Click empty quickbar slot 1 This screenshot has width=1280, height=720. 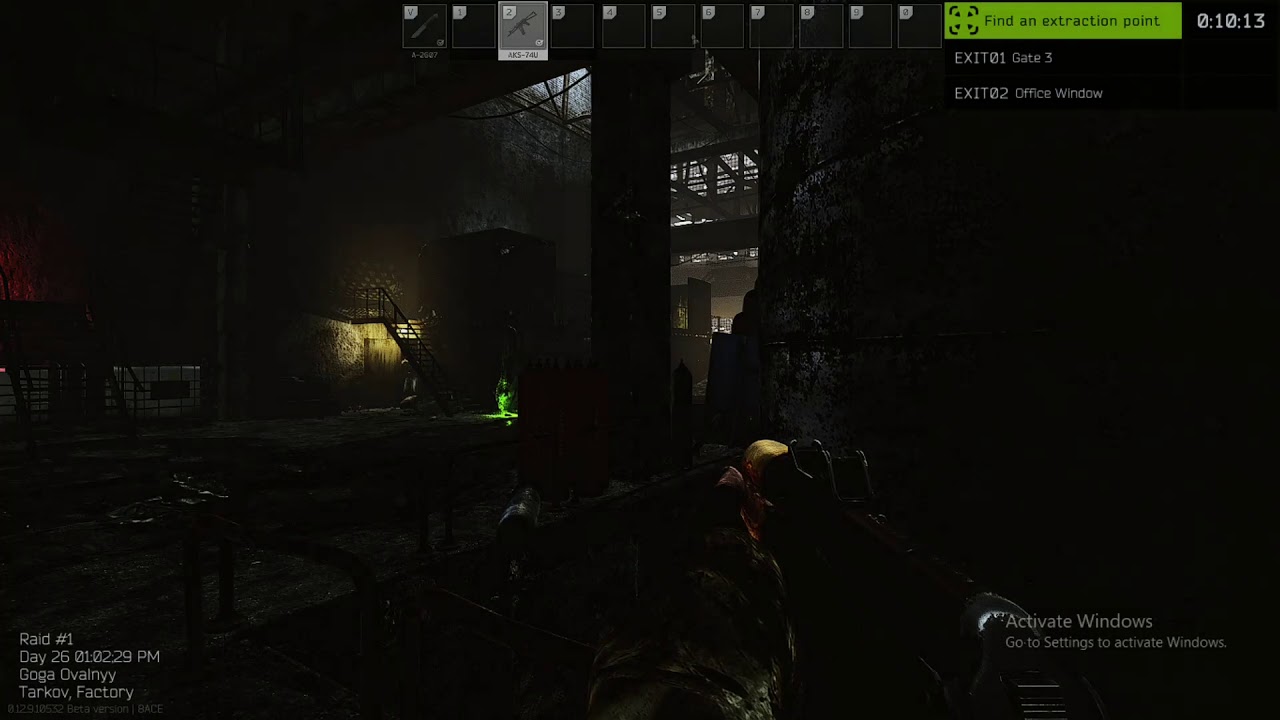tap(473, 27)
